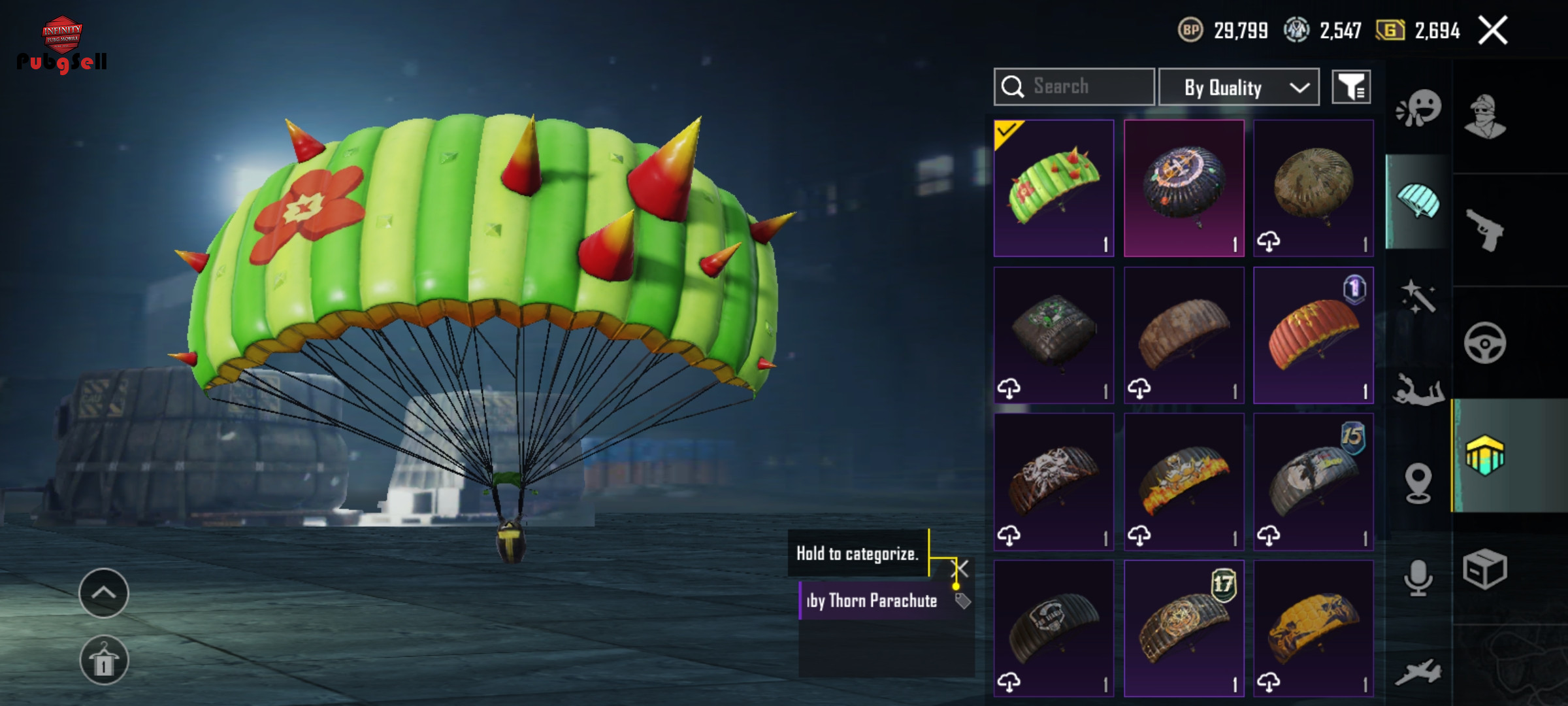The height and width of the screenshot is (706, 1568).
Task: Choose the dark round target parachute
Action: click(1183, 188)
